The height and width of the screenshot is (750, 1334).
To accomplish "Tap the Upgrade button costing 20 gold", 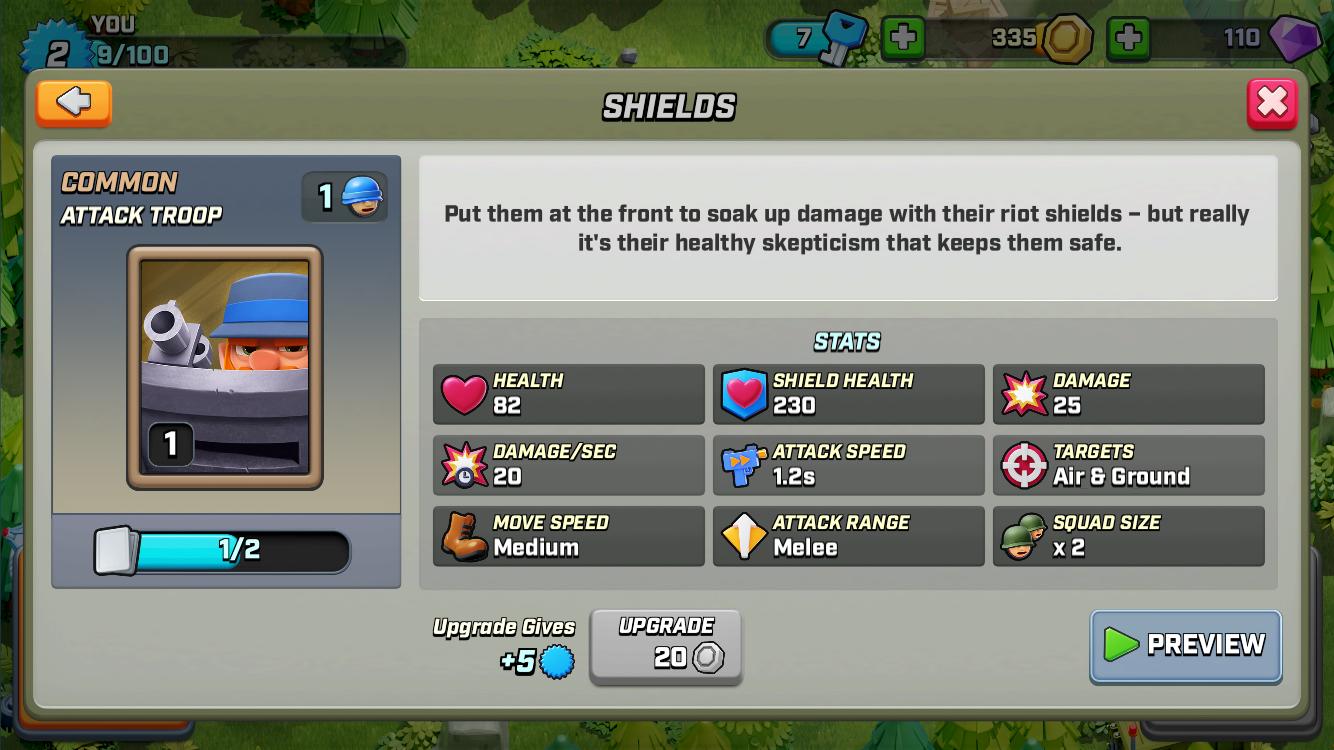I will tap(665, 648).
